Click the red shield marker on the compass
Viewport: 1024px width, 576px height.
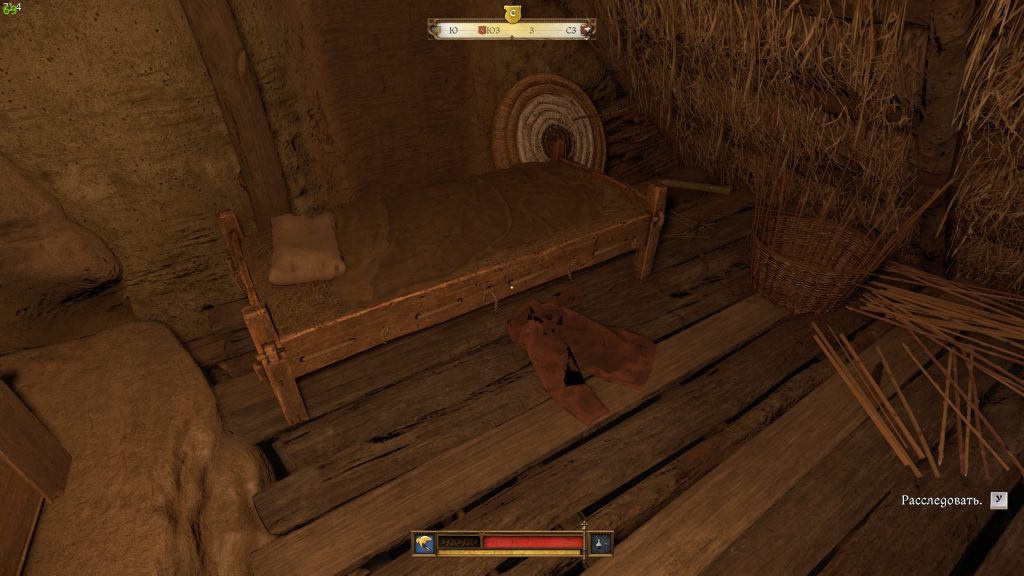pyautogui.click(x=483, y=30)
